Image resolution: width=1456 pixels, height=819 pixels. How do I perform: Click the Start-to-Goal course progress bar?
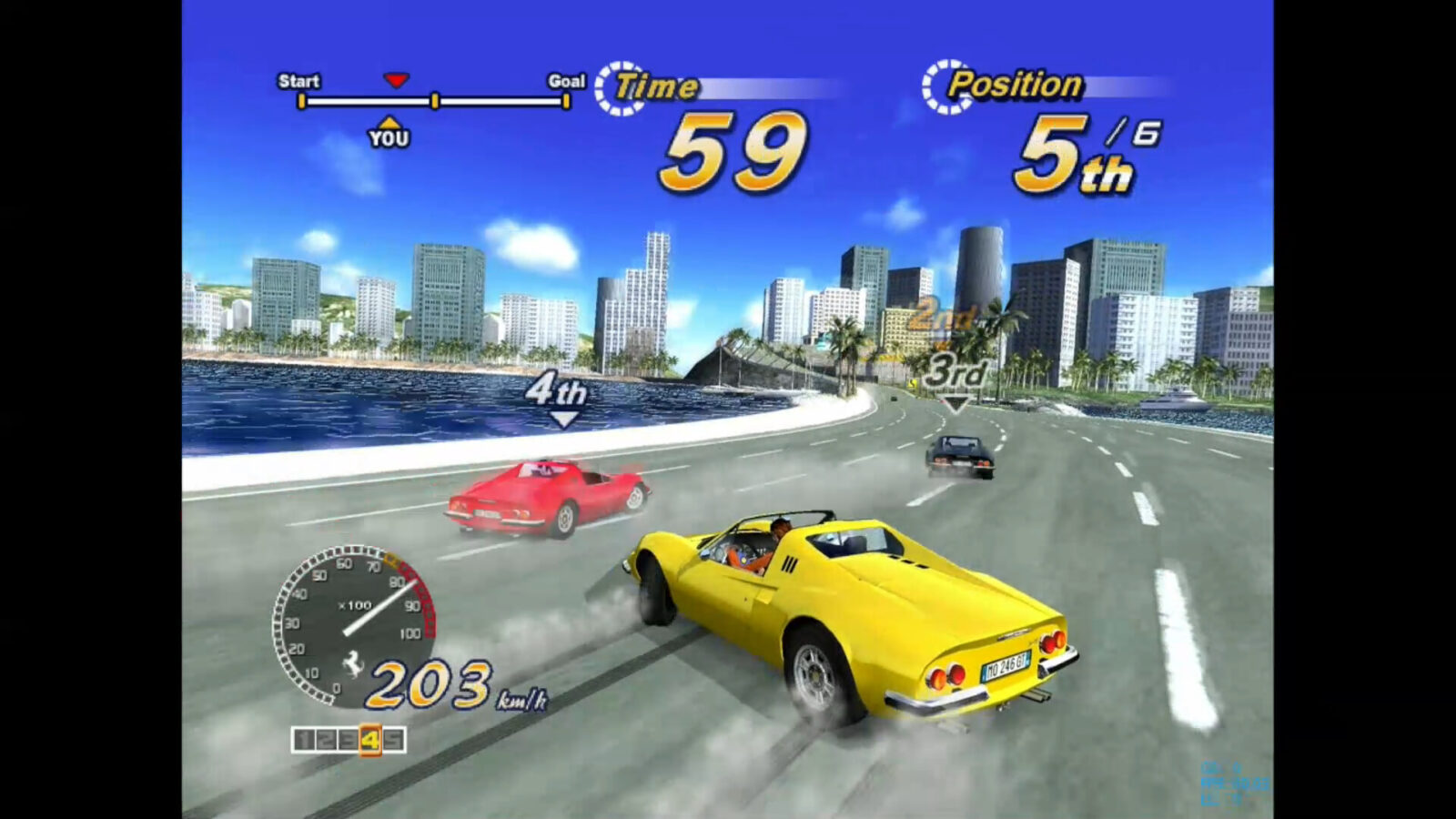434,101
